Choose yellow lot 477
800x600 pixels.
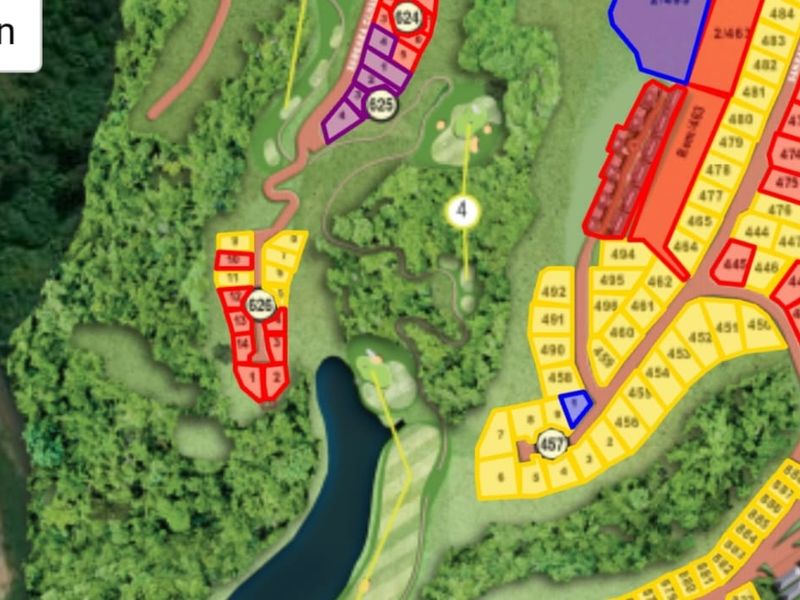(x=710, y=196)
